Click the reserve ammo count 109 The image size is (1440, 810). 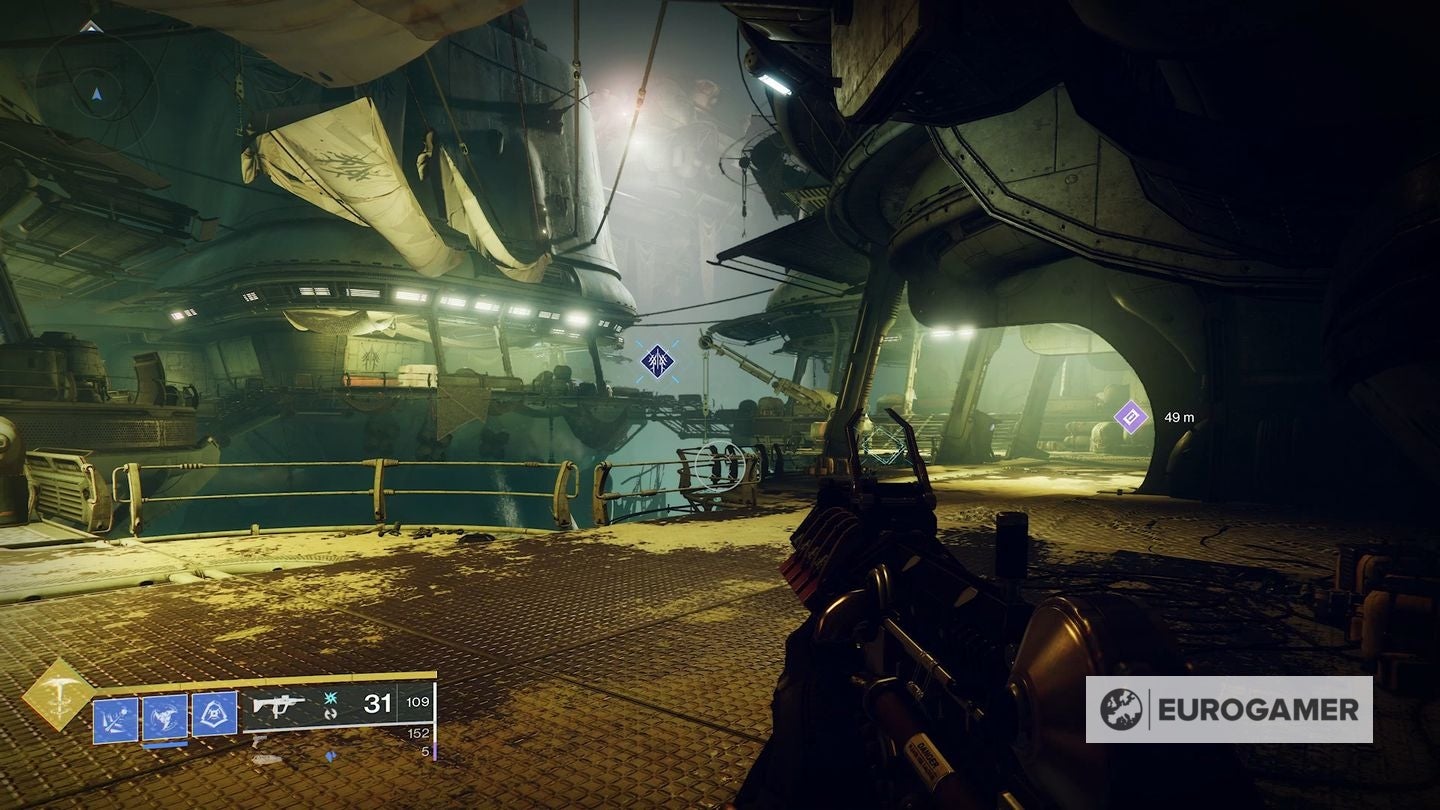pos(417,704)
